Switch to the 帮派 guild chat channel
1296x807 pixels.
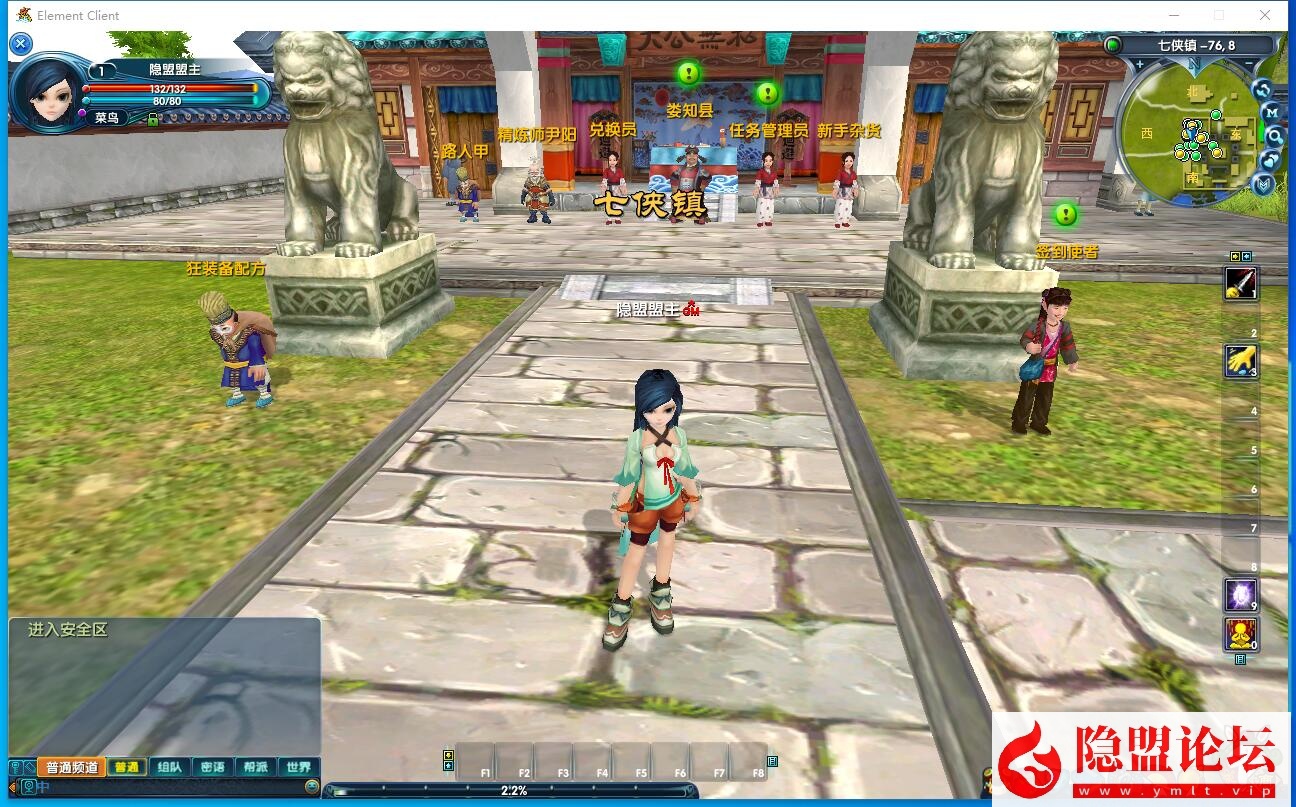[x=255, y=768]
